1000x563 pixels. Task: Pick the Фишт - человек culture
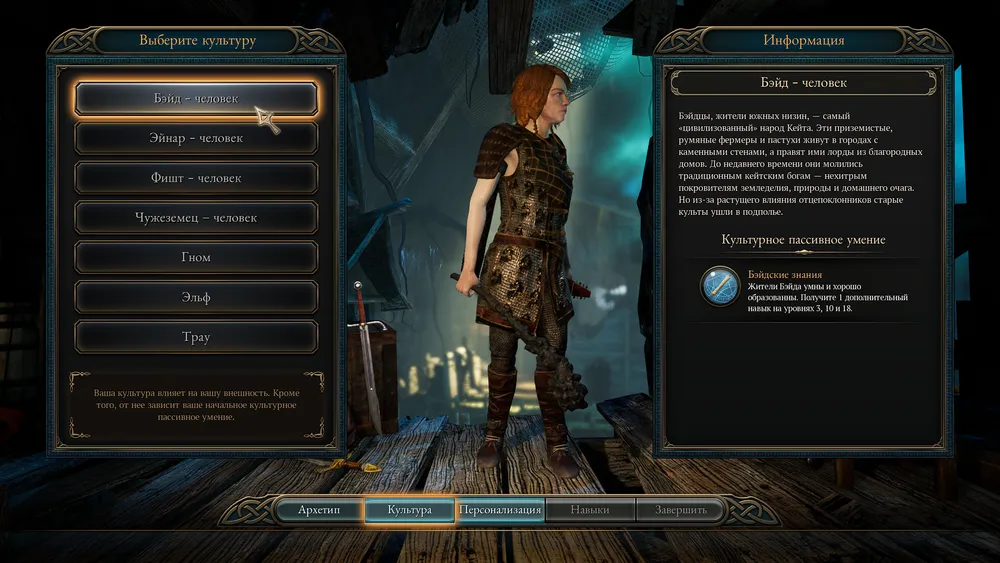click(196, 178)
